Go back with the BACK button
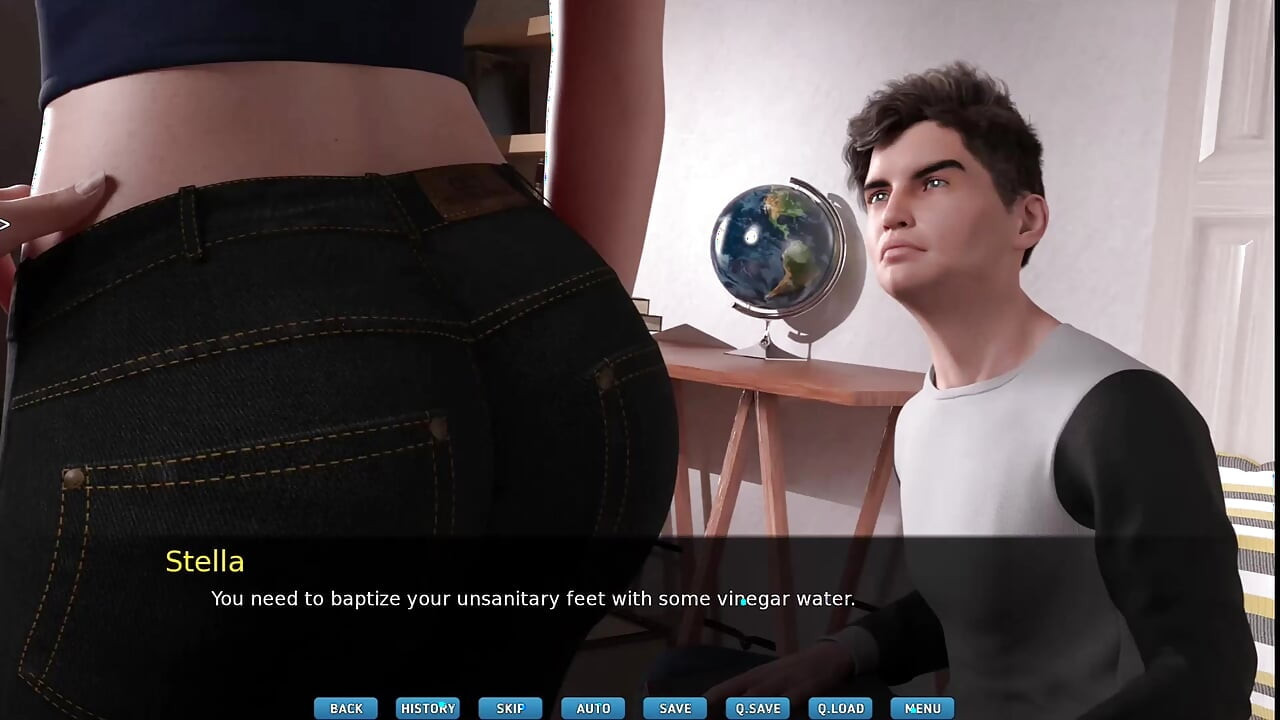Image resolution: width=1280 pixels, height=720 pixels. (x=346, y=708)
